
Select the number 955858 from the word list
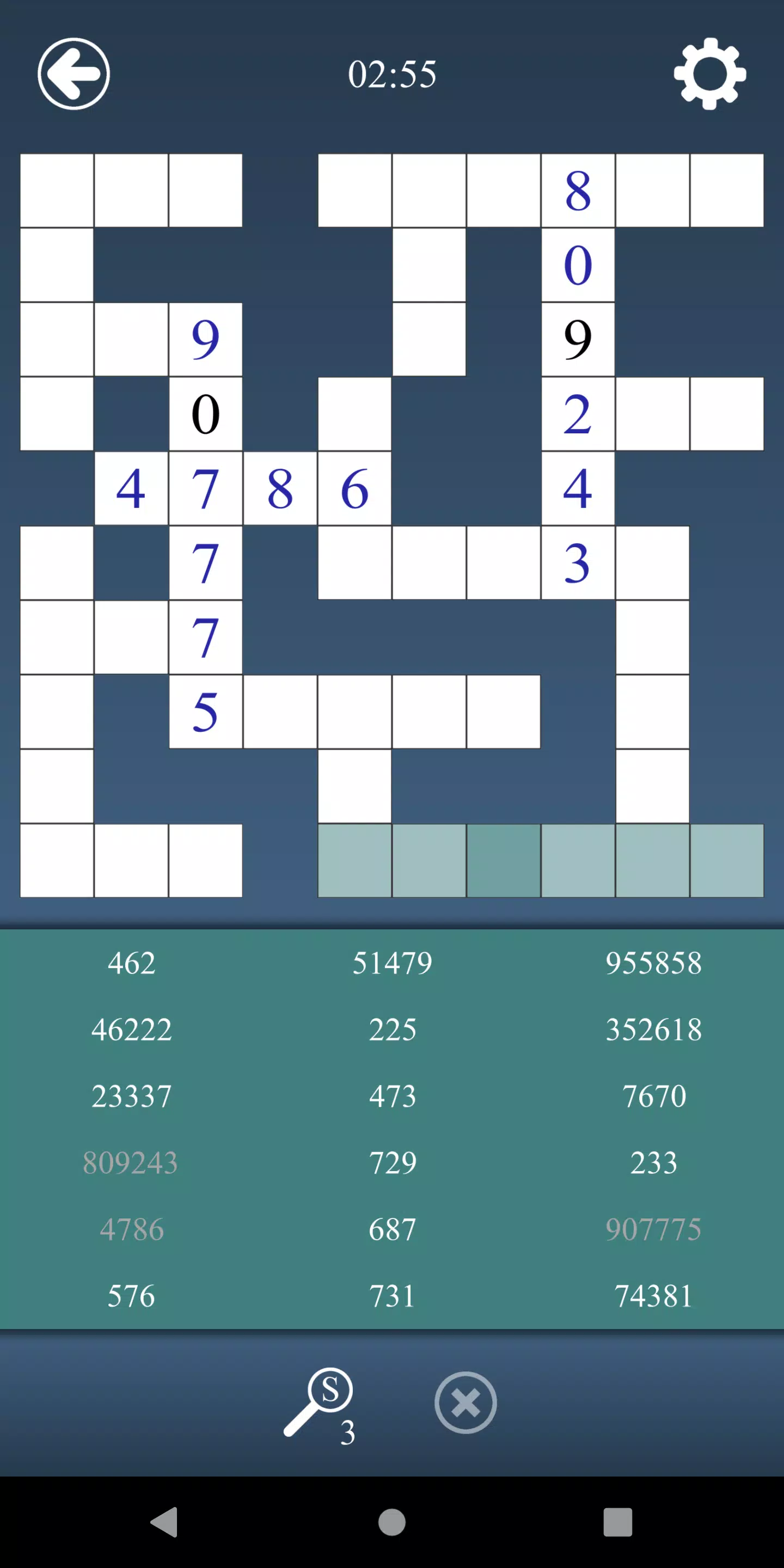point(654,963)
